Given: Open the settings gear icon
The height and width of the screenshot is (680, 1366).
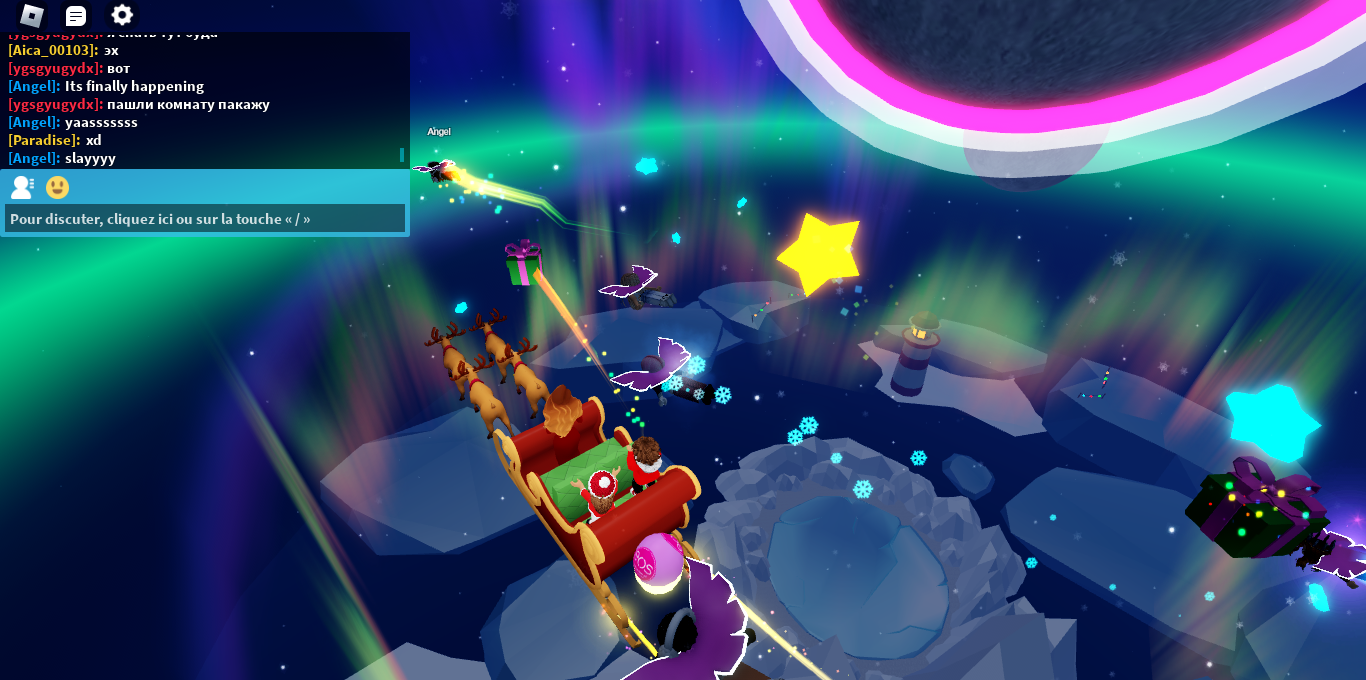Looking at the screenshot, I should tap(122, 15).
